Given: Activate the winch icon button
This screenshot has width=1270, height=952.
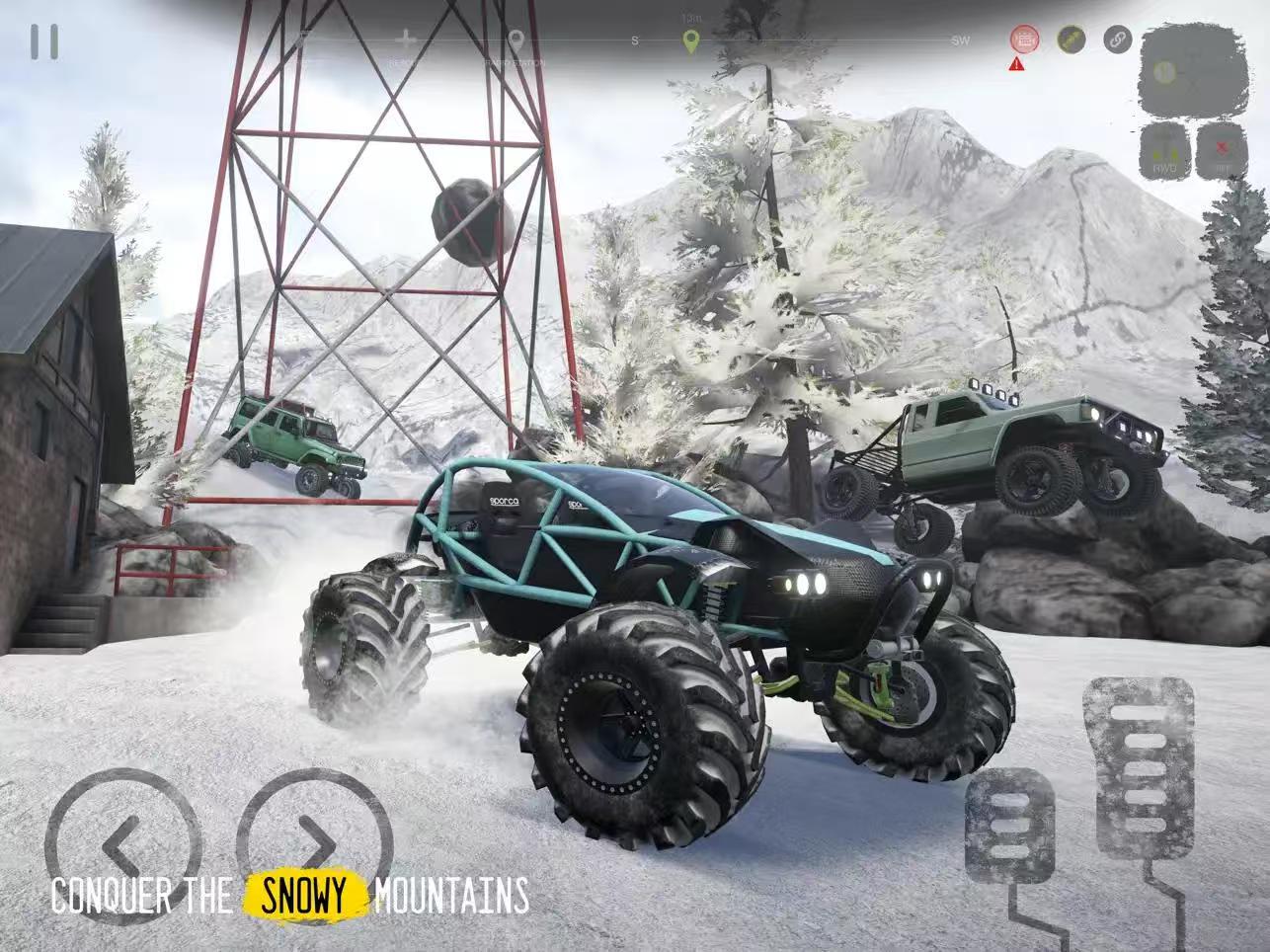Looking at the screenshot, I should pos(1071,40).
